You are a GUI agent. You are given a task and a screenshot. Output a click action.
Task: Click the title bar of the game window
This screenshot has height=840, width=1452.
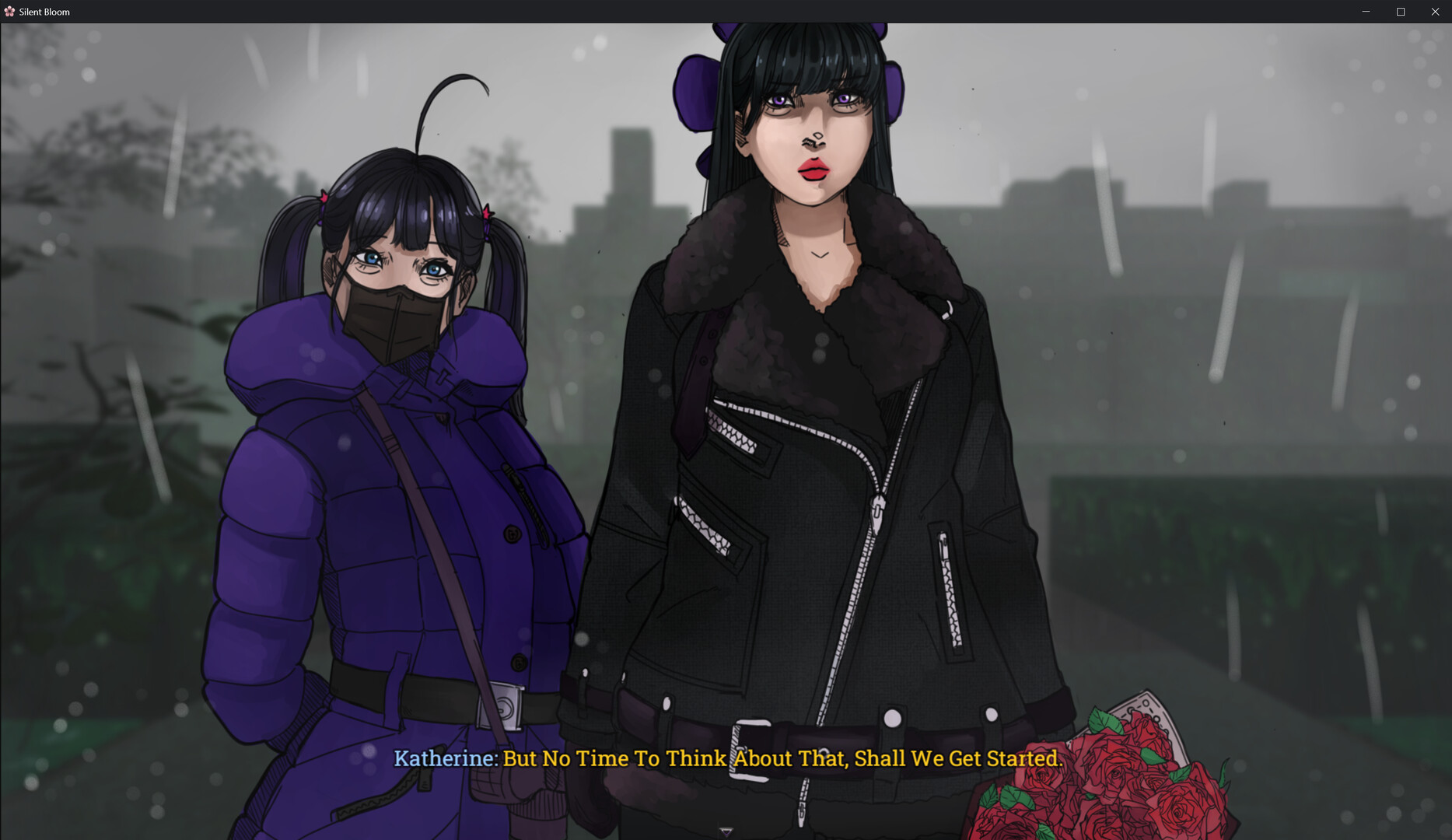700,12
